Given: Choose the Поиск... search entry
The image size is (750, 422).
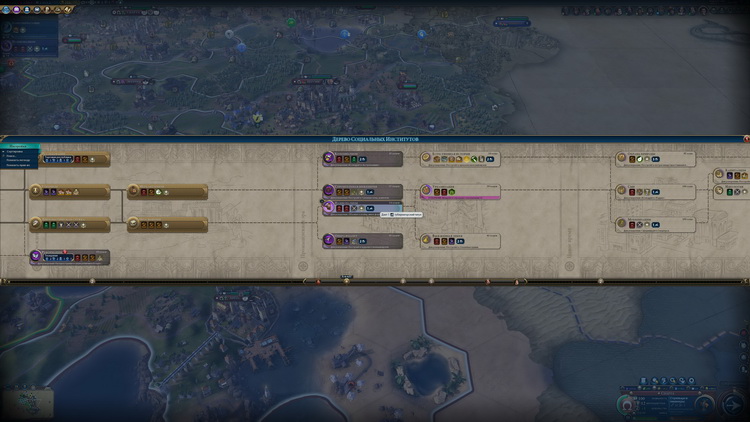Looking at the screenshot, I should click(17, 157).
